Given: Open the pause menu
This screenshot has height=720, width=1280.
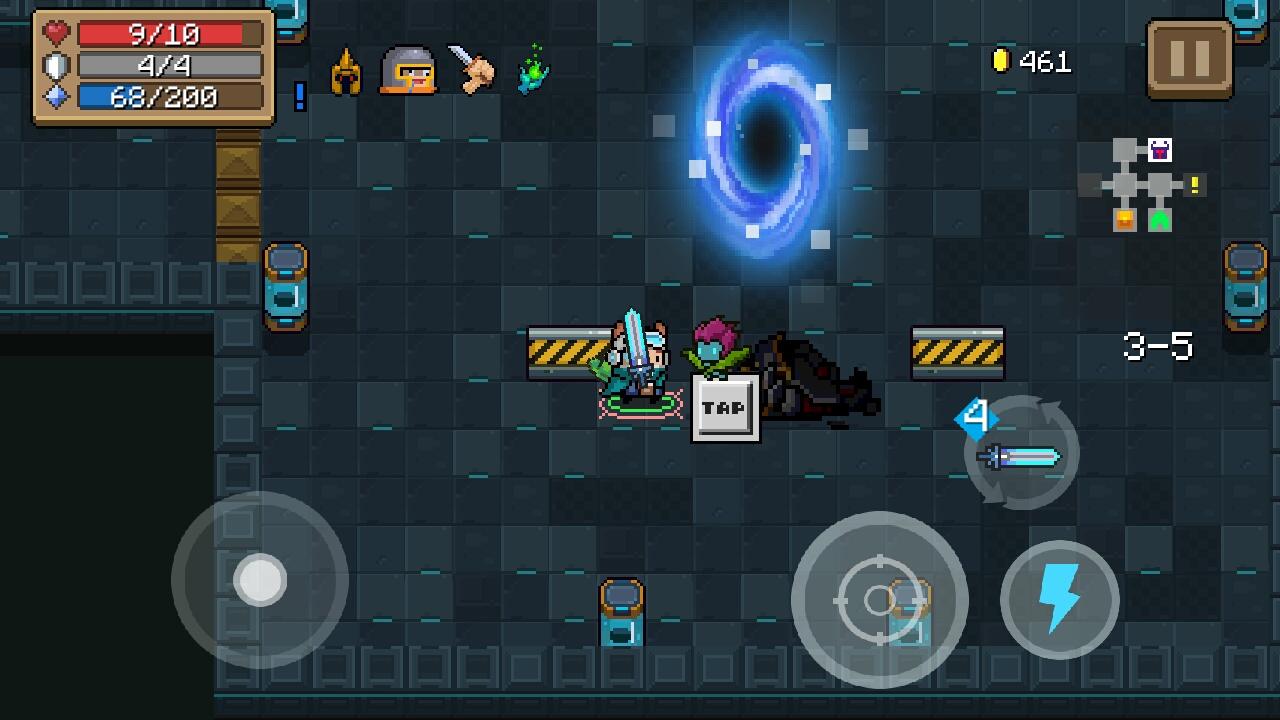Looking at the screenshot, I should pyautogui.click(x=1190, y=59).
